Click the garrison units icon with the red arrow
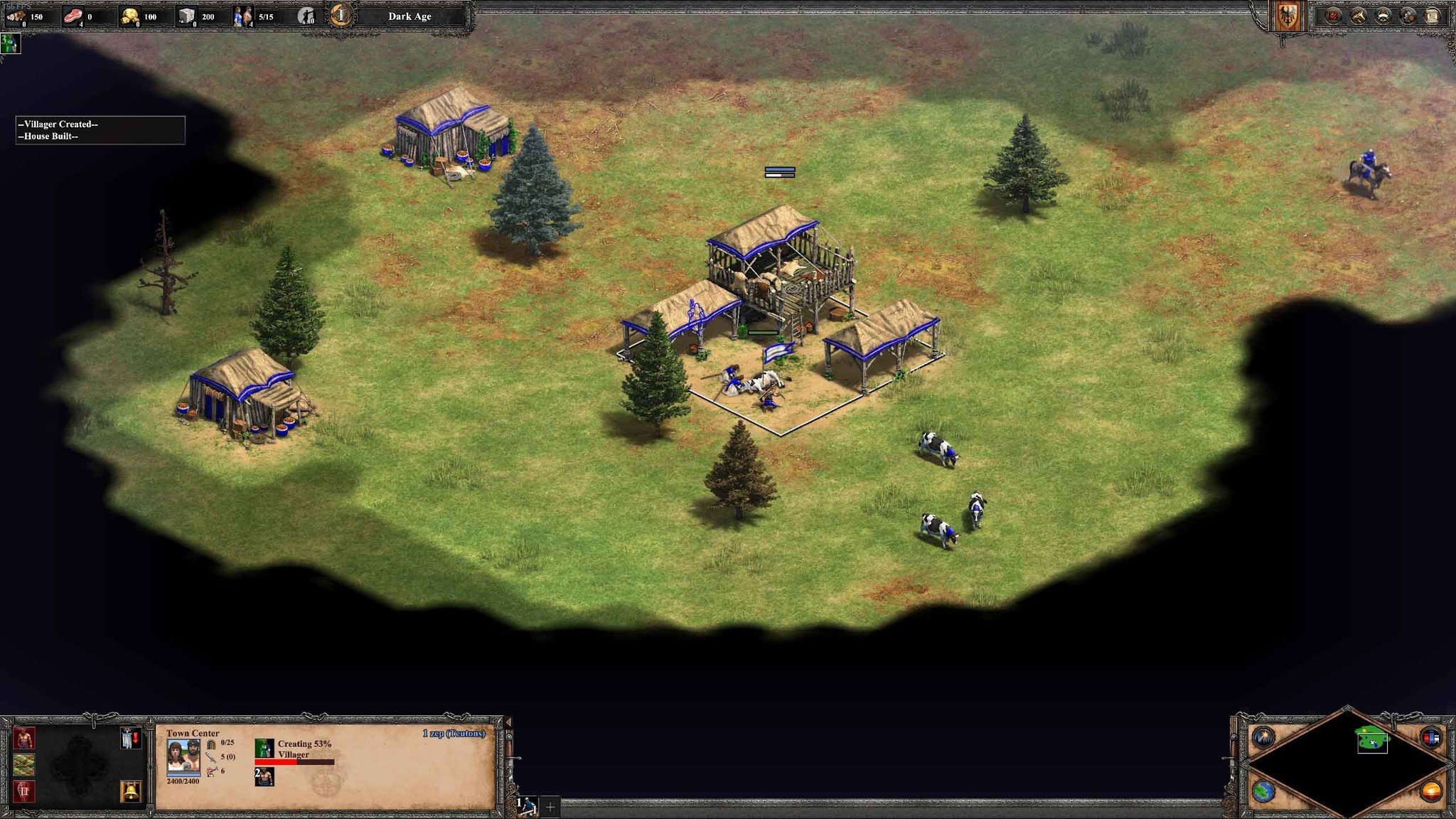Viewport: 1456px width, 819px height. click(x=131, y=739)
